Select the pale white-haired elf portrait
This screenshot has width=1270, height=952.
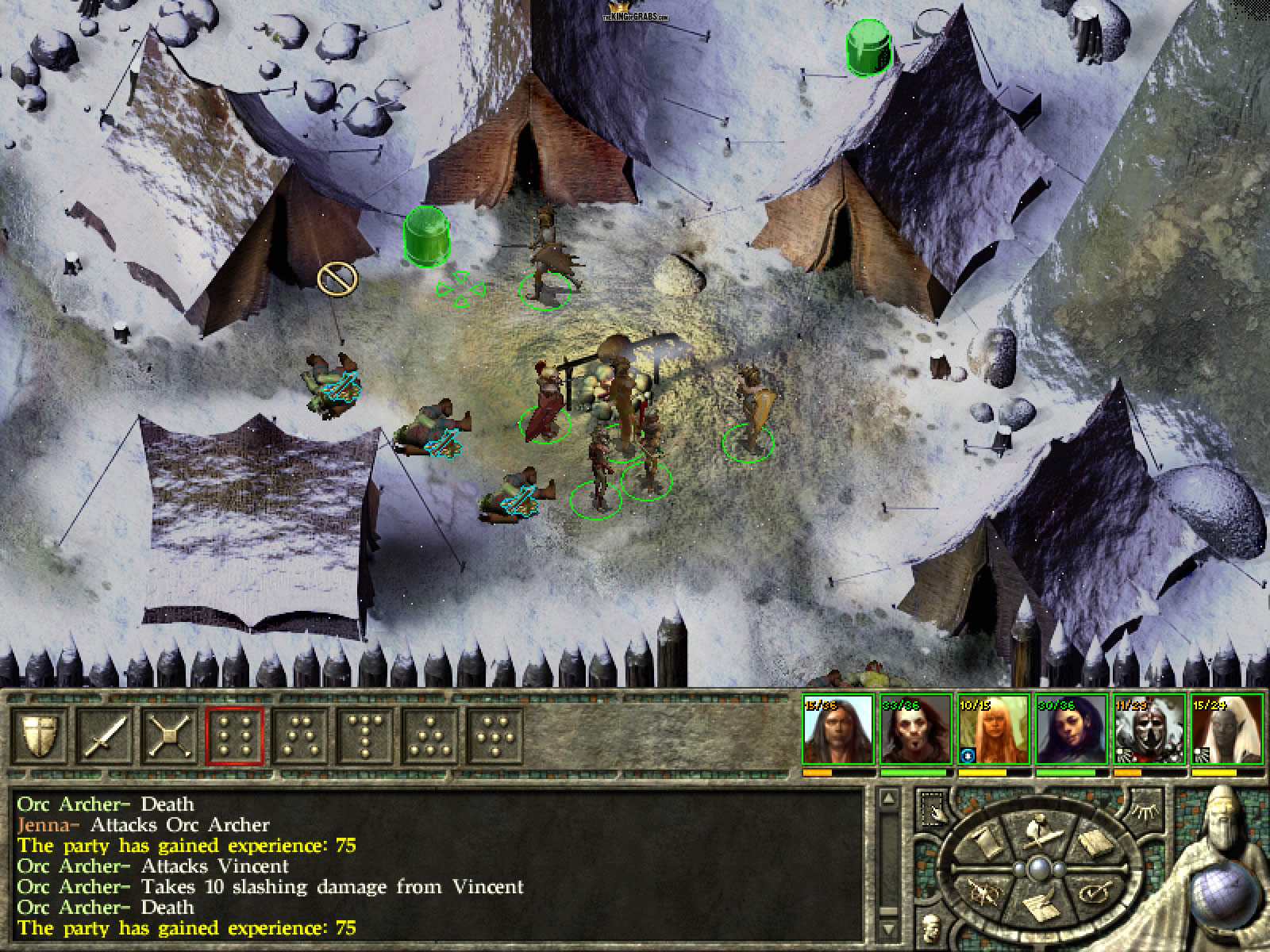tap(1226, 730)
